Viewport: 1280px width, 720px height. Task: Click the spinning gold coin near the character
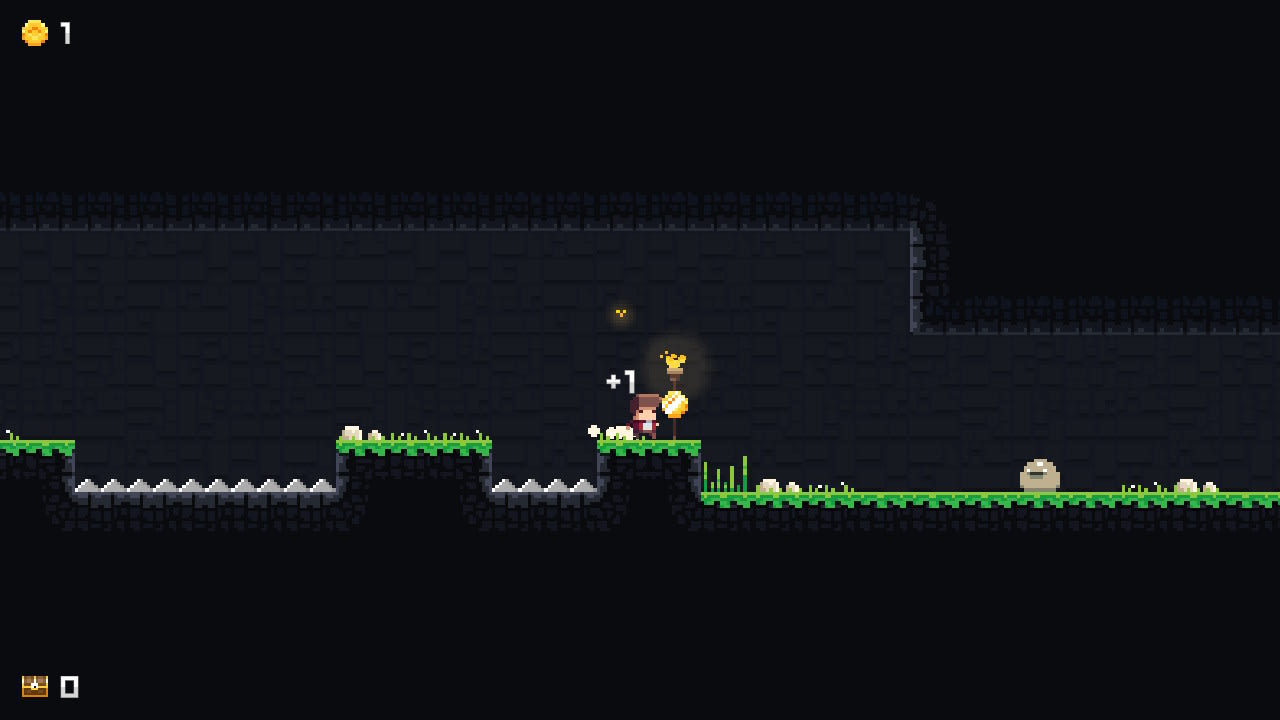pos(676,404)
